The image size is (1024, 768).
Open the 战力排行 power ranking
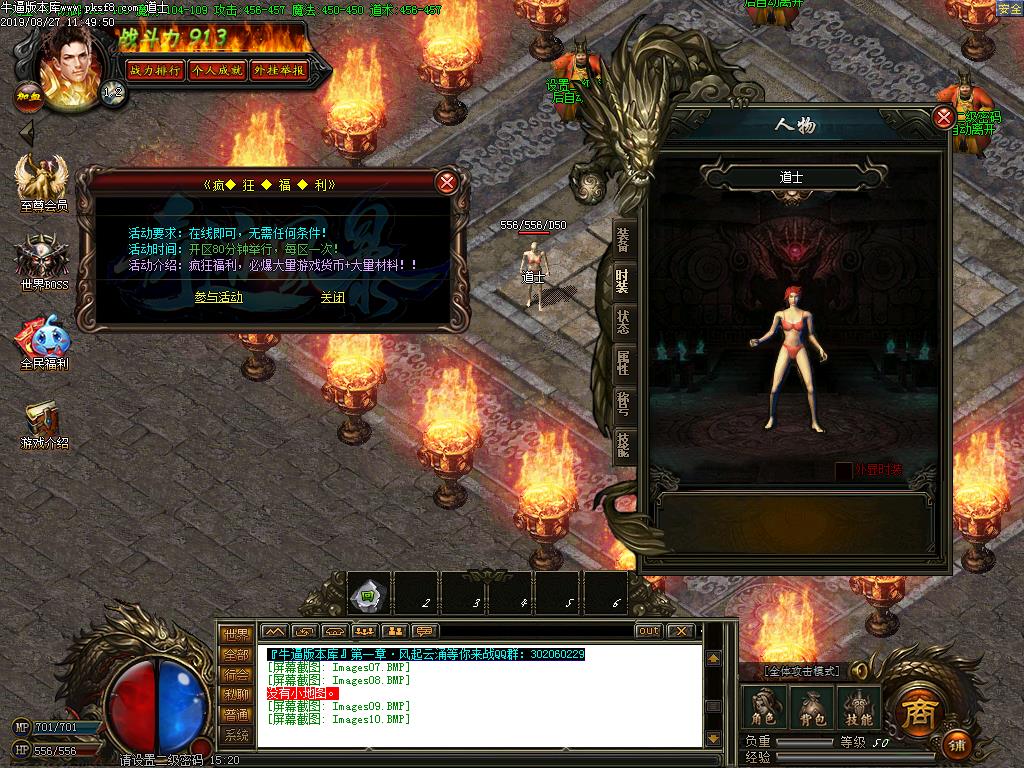(155, 70)
